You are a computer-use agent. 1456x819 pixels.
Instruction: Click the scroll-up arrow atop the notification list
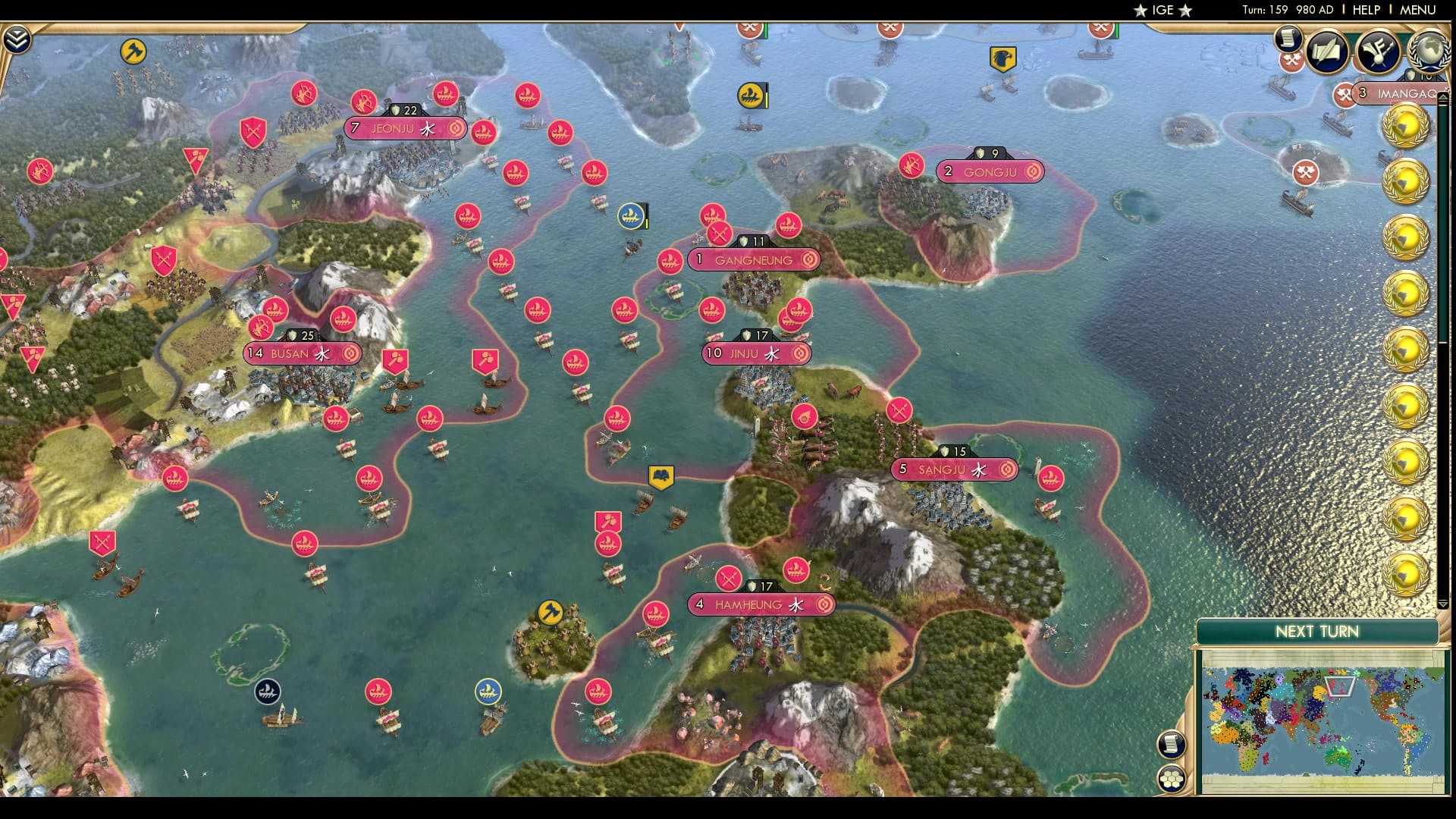coord(1445,100)
